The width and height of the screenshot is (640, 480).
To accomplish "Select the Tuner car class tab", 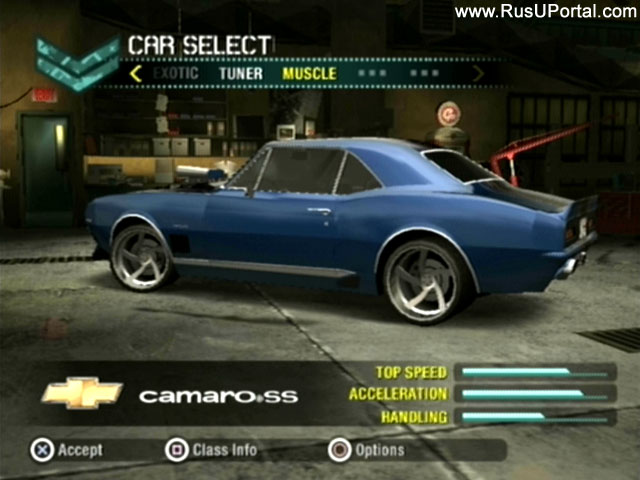I will coord(240,73).
